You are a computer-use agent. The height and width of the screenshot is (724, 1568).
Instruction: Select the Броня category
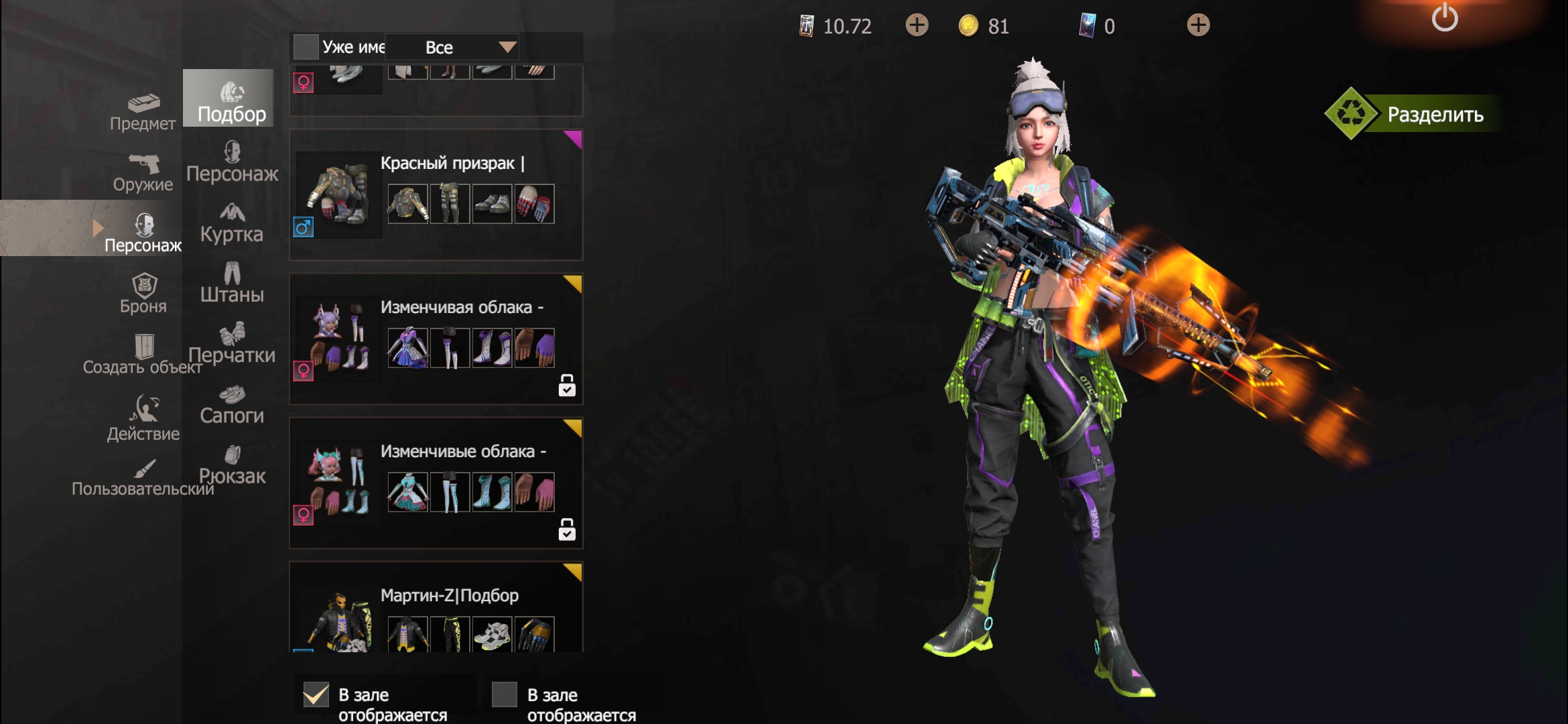pyautogui.click(x=143, y=294)
